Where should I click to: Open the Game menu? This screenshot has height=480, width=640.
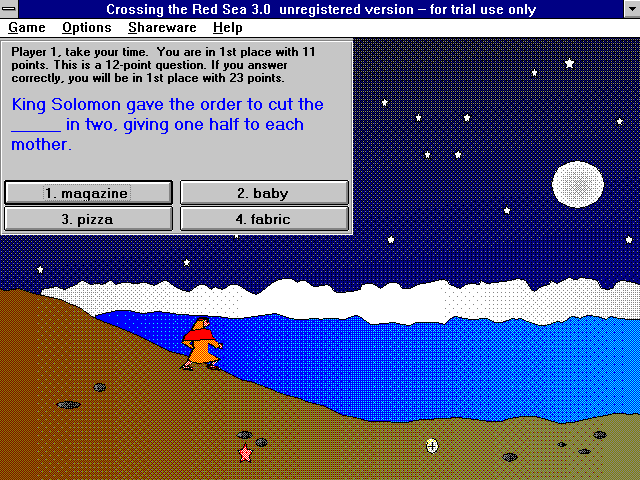pos(27,28)
